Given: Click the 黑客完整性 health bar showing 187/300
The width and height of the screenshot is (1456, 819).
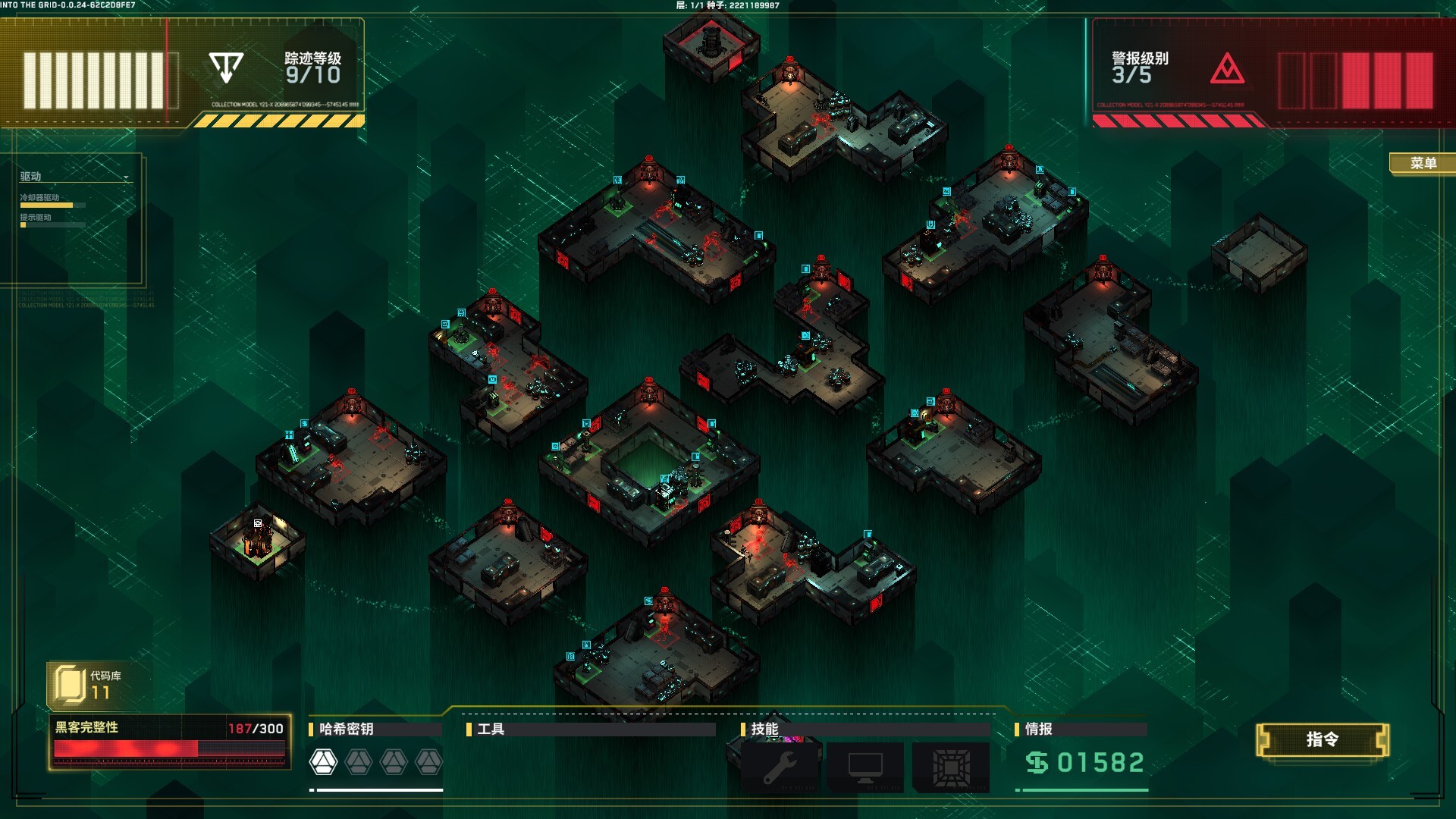Looking at the screenshot, I should [x=171, y=748].
